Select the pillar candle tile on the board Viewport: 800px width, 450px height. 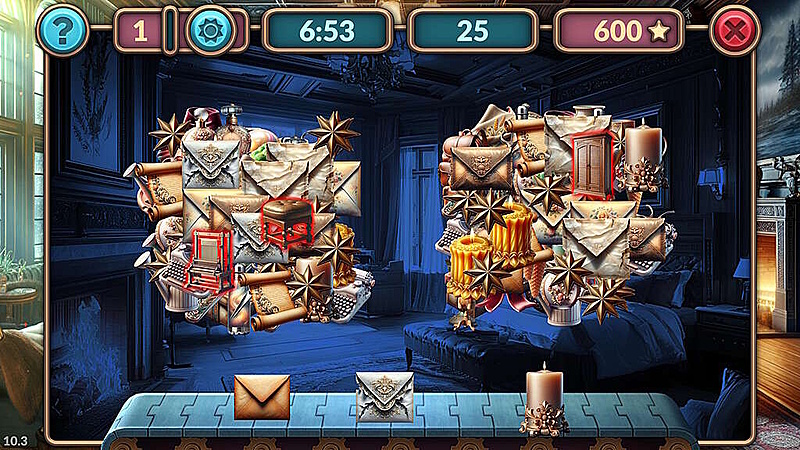(642, 152)
